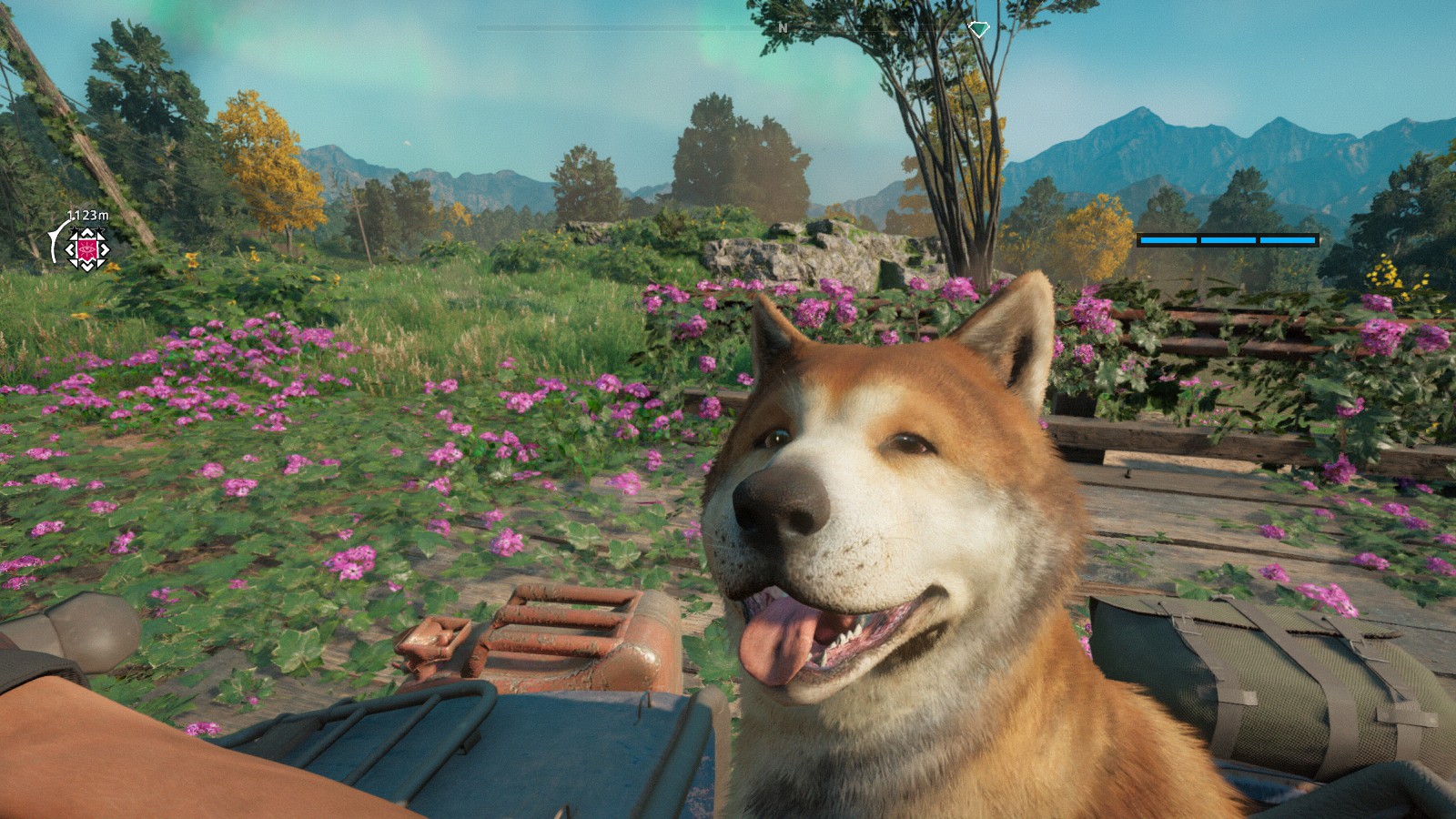Select the right-pointing chevron on the outpost marker
1456x819 pixels.
(104, 248)
